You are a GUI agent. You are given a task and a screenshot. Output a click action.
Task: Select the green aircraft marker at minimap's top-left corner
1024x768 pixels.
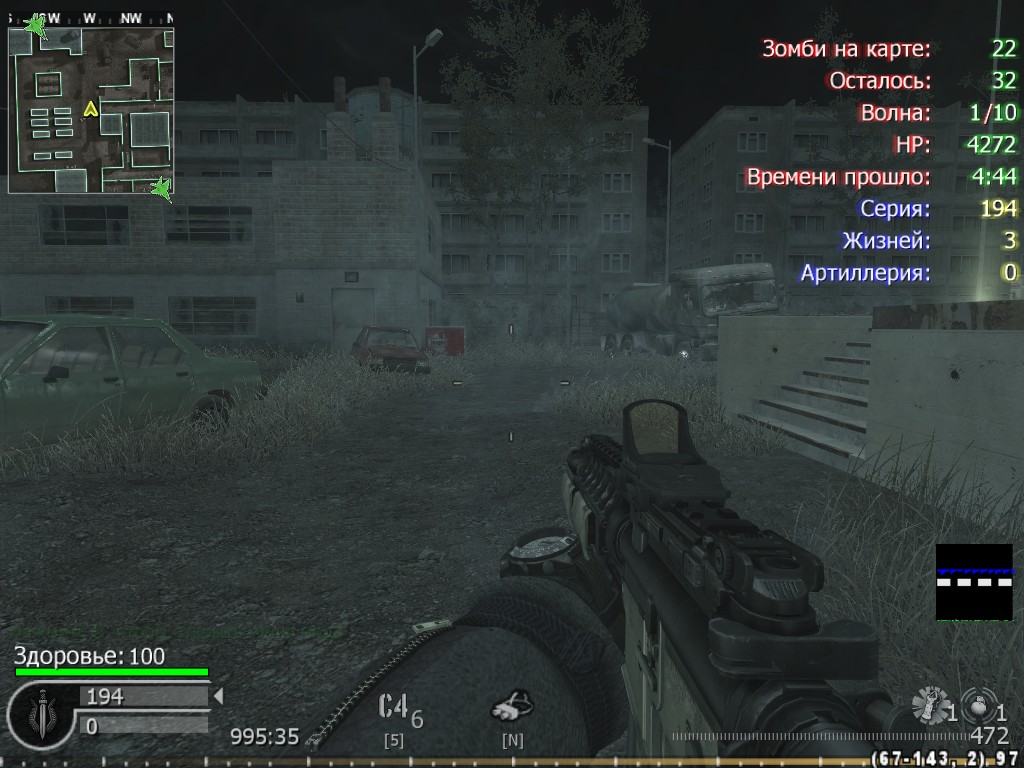click(x=37, y=26)
